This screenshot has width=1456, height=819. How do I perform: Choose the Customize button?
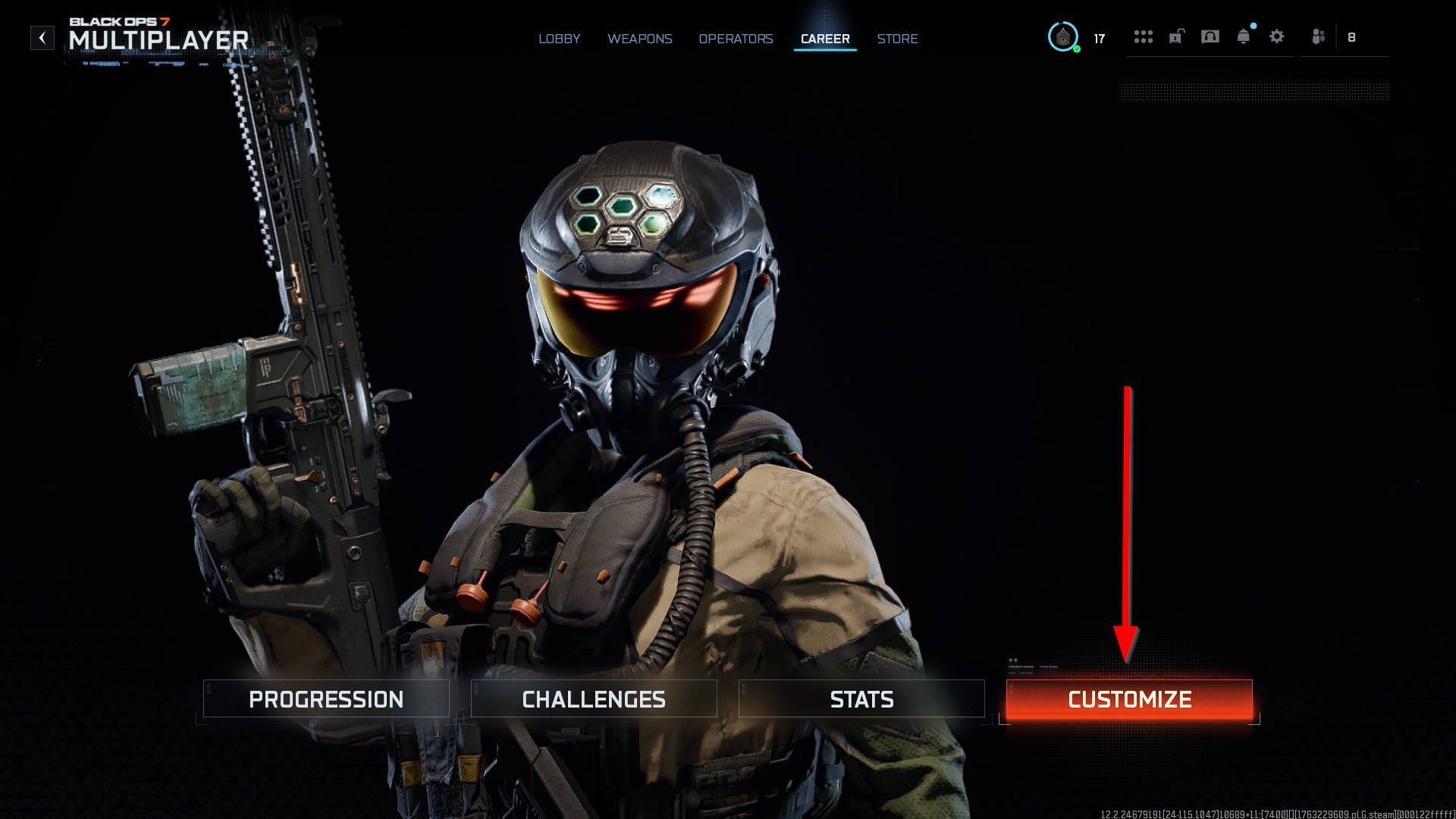[1129, 699]
